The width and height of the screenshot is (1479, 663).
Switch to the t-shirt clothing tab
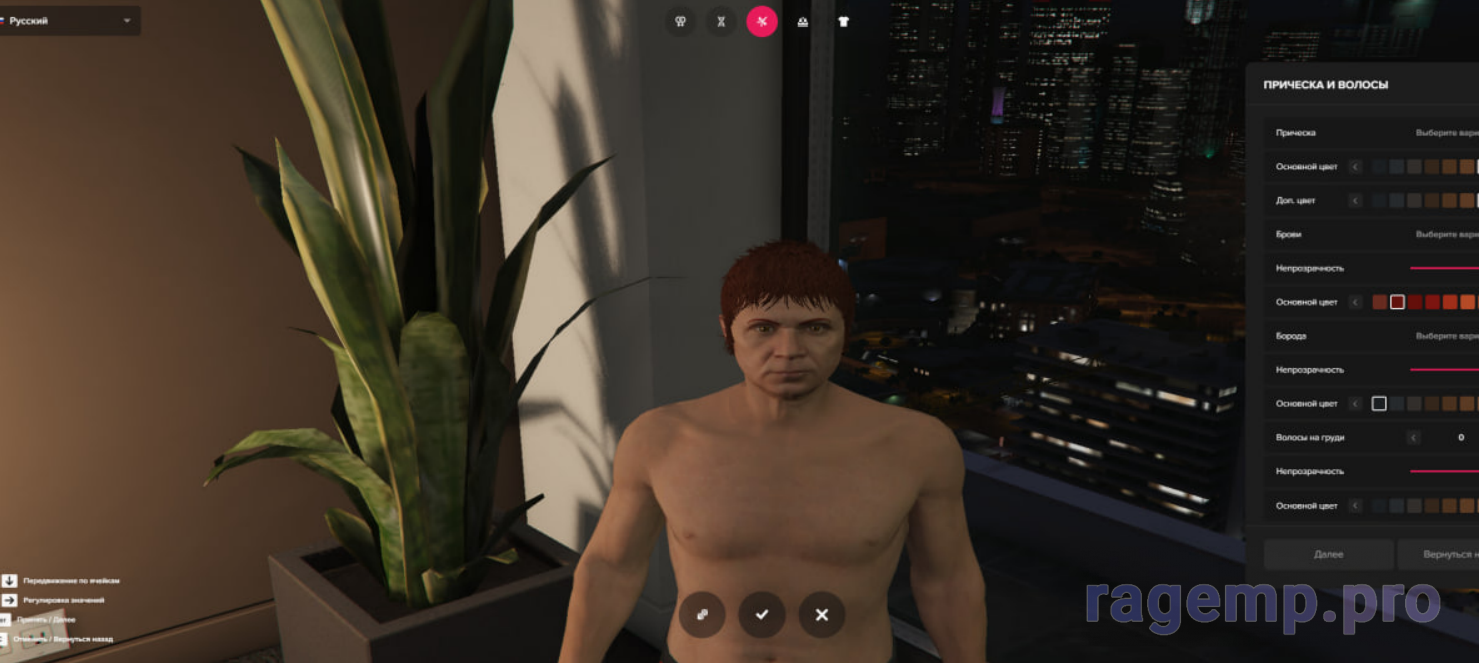tap(843, 21)
